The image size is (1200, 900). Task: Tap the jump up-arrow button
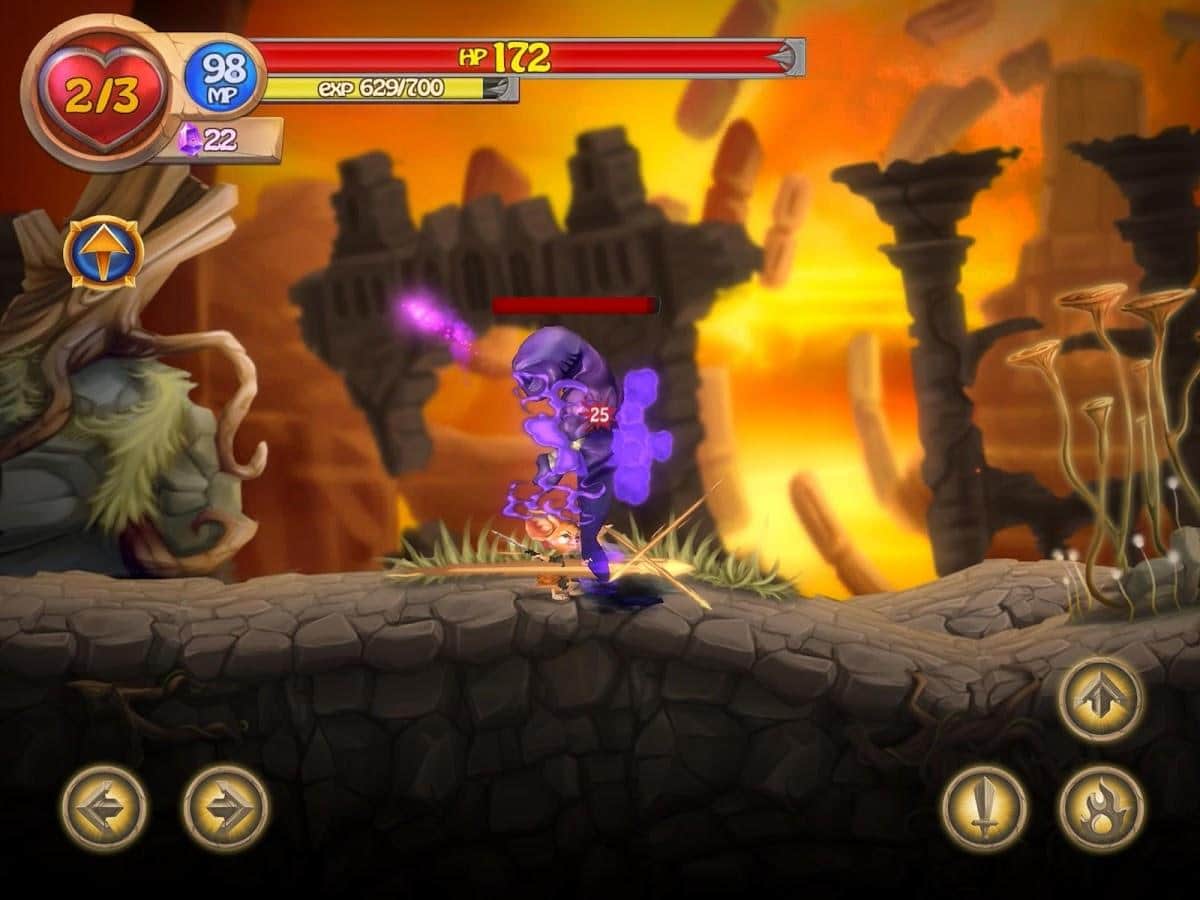(x=1102, y=699)
